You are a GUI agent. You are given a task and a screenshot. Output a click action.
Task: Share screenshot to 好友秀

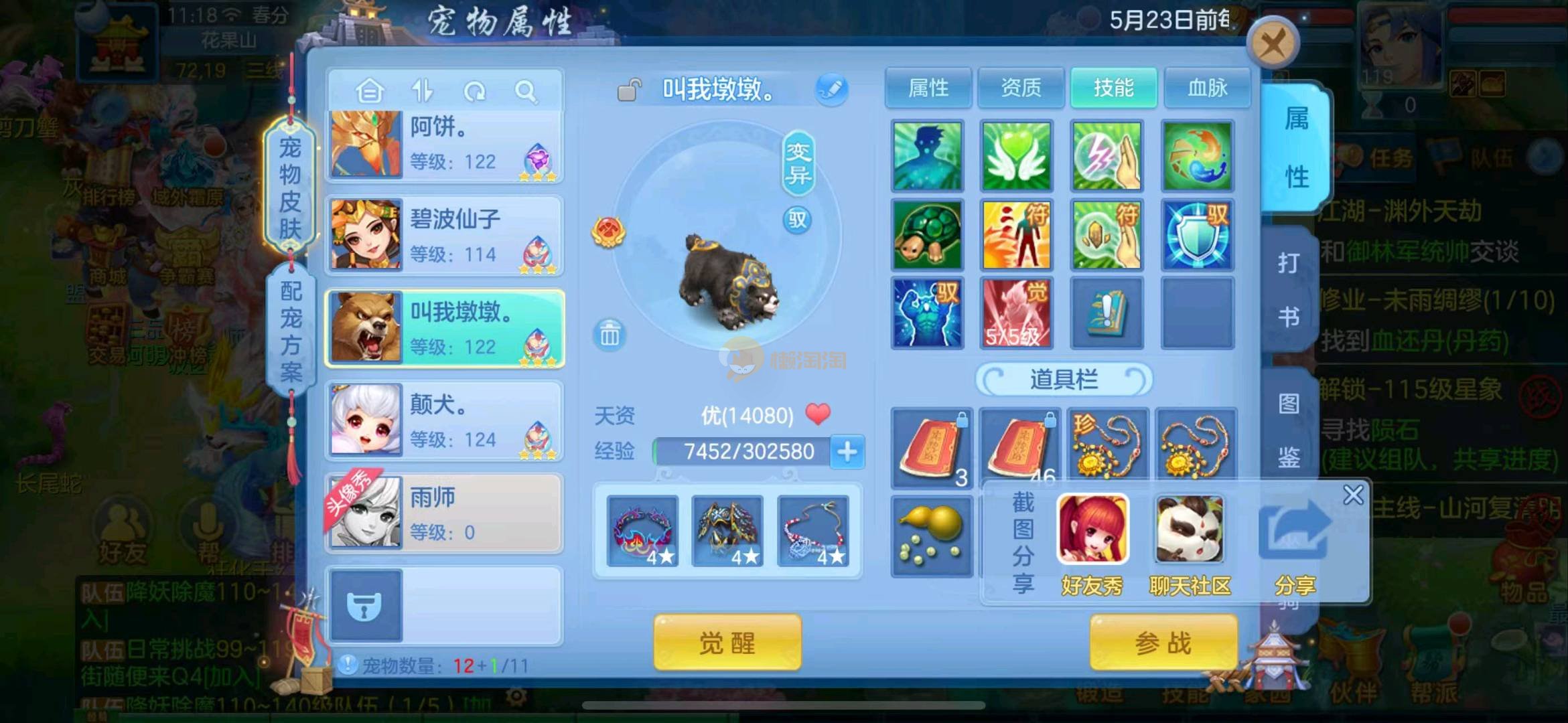(x=1092, y=542)
